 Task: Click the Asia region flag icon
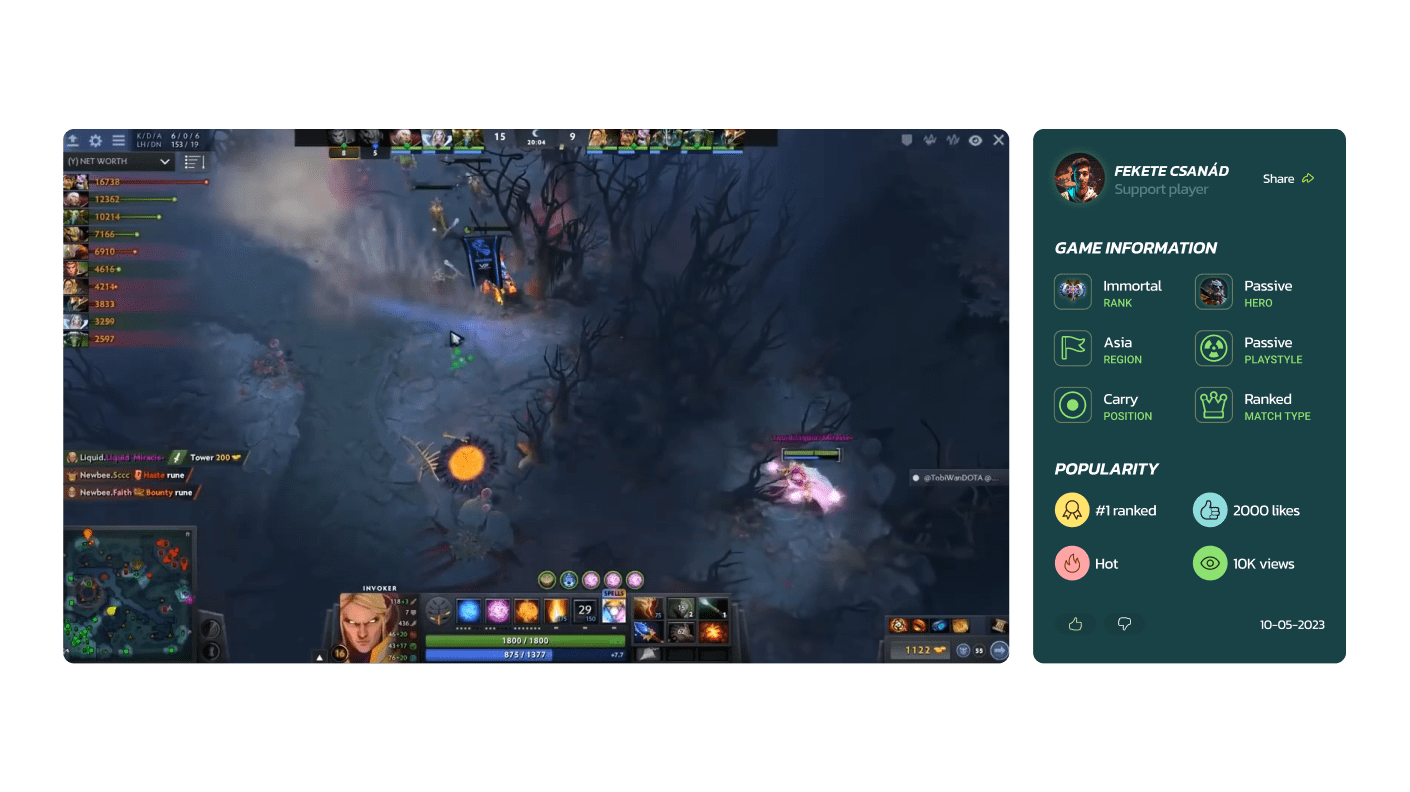(1072, 349)
